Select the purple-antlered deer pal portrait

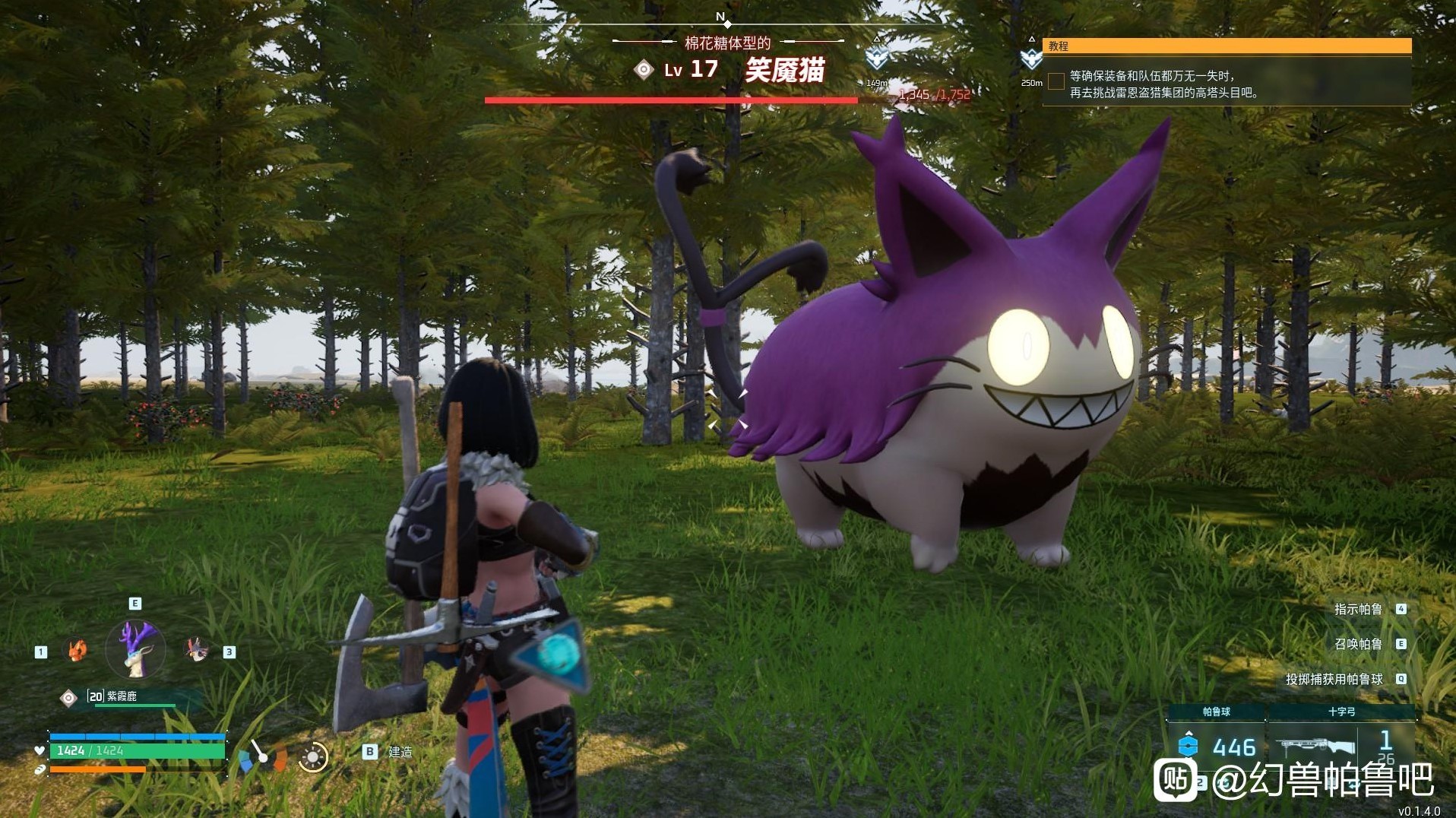coord(135,648)
